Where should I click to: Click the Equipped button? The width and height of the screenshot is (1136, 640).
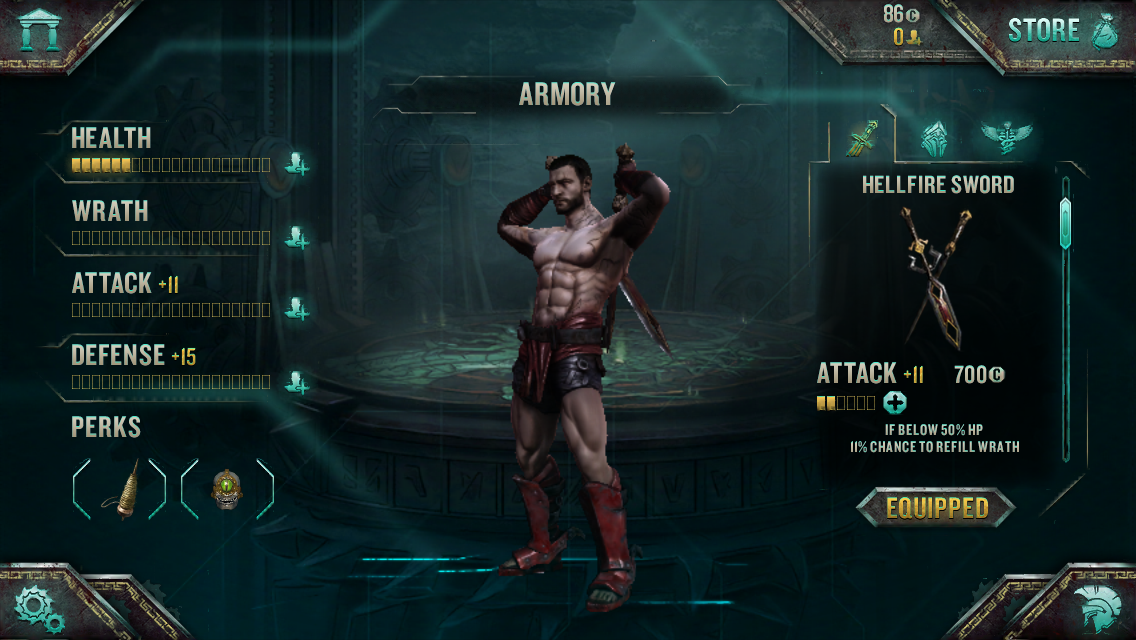tap(936, 508)
